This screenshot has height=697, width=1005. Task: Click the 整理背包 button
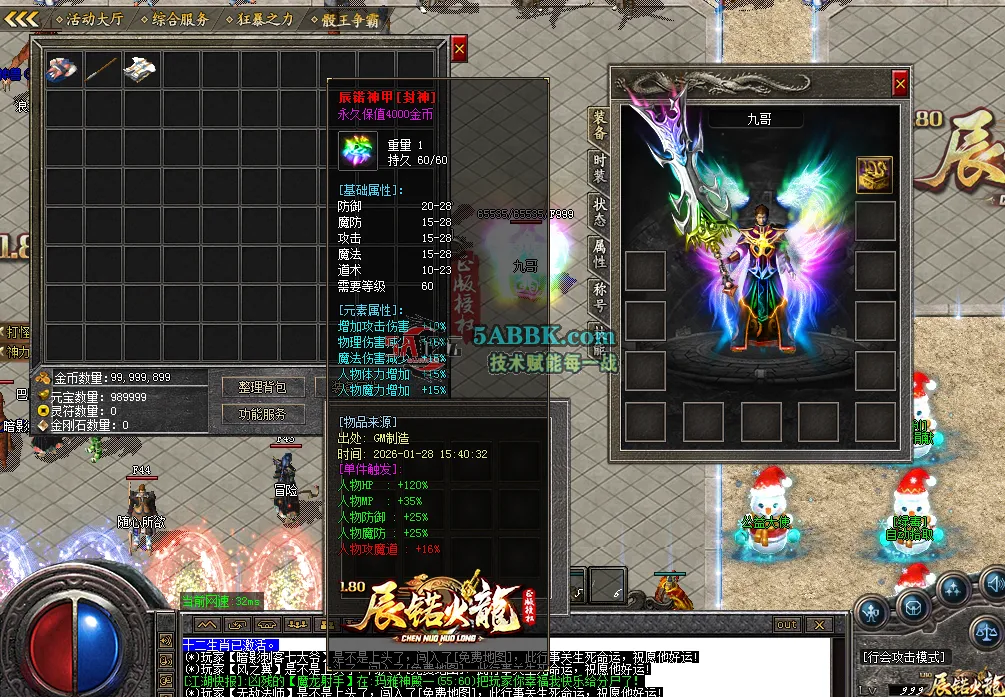click(263, 387)
